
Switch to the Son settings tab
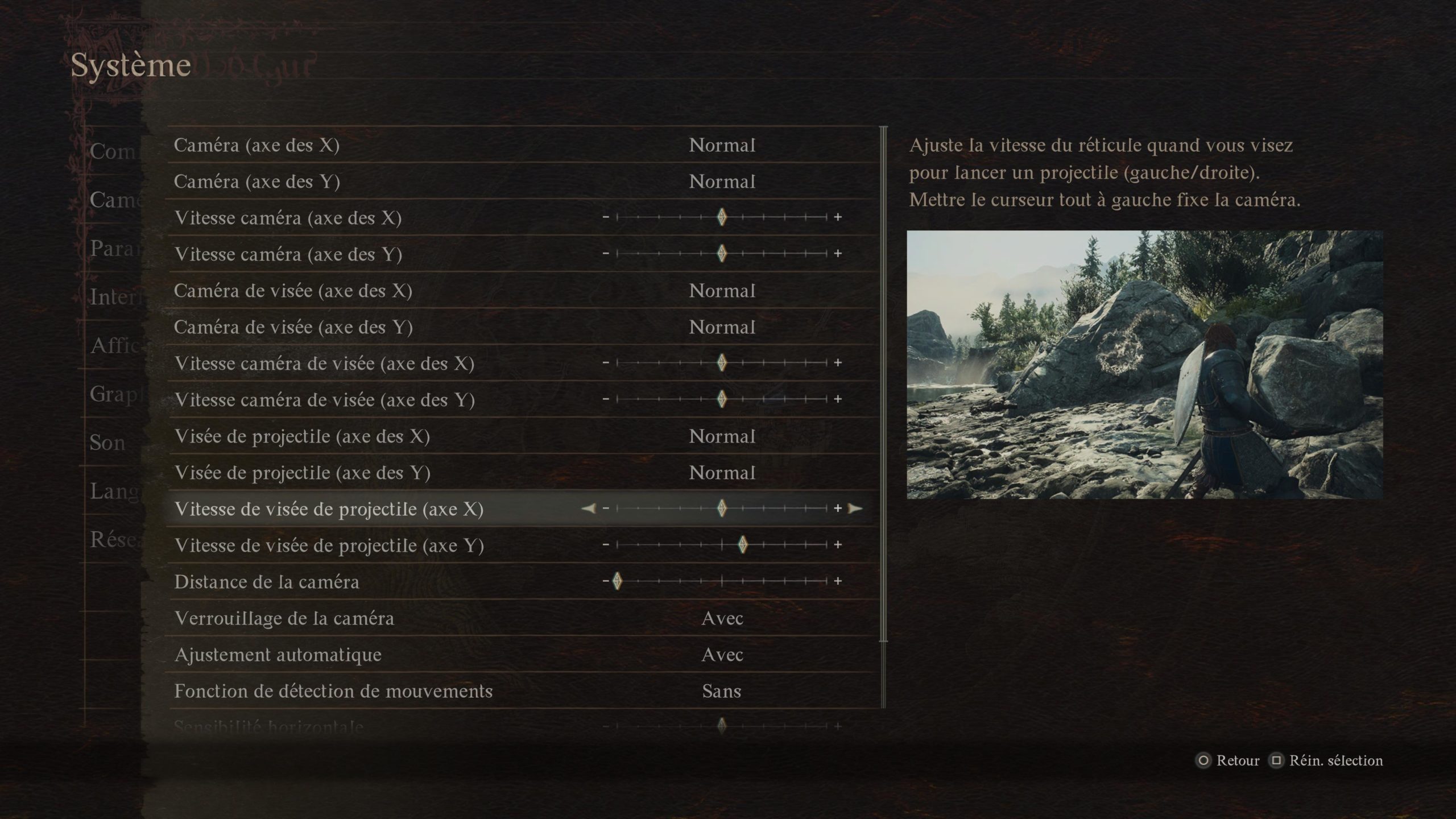(x=107, y=442)
